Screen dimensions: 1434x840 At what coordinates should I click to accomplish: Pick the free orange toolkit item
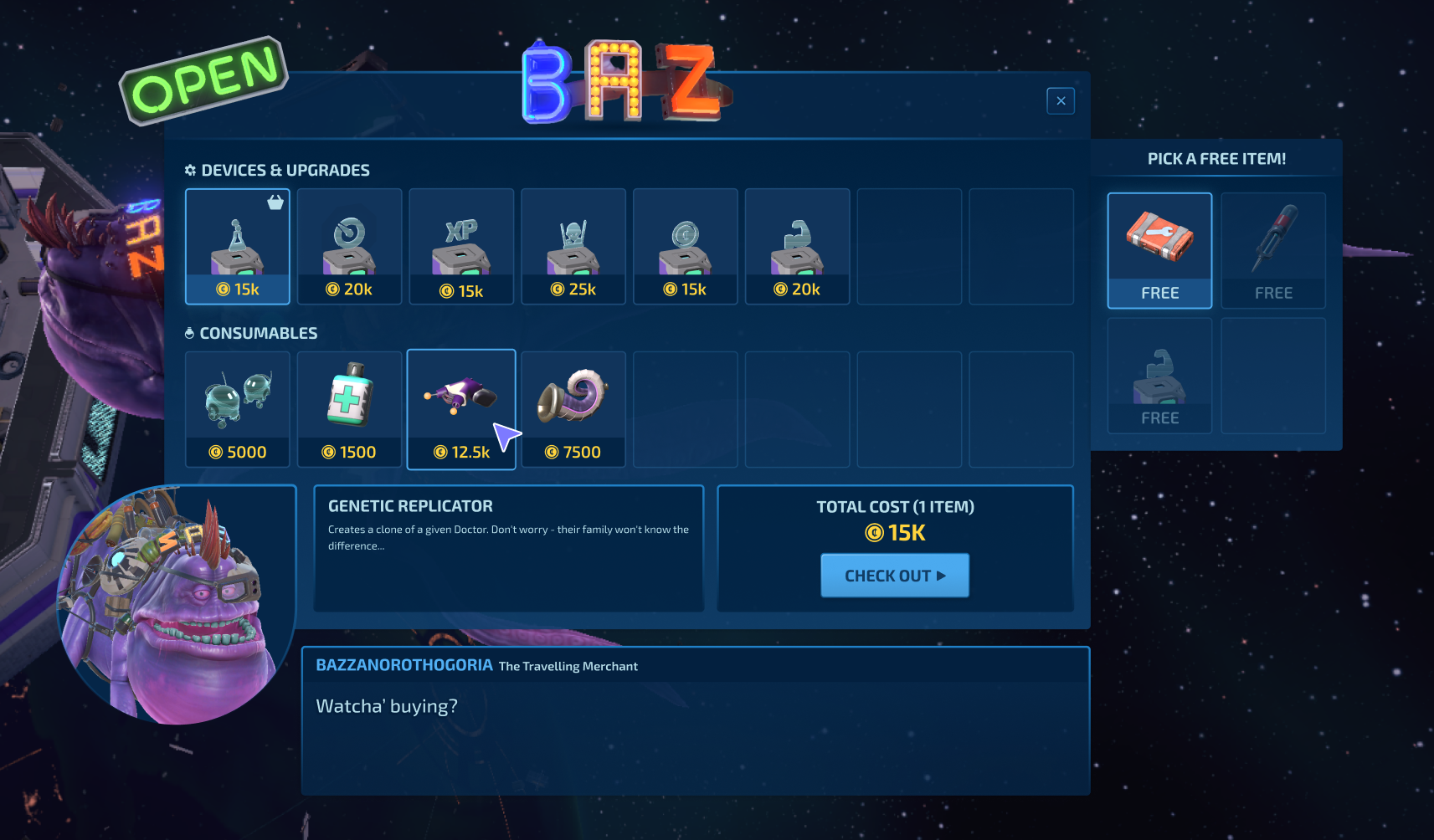pos(1159,250)
